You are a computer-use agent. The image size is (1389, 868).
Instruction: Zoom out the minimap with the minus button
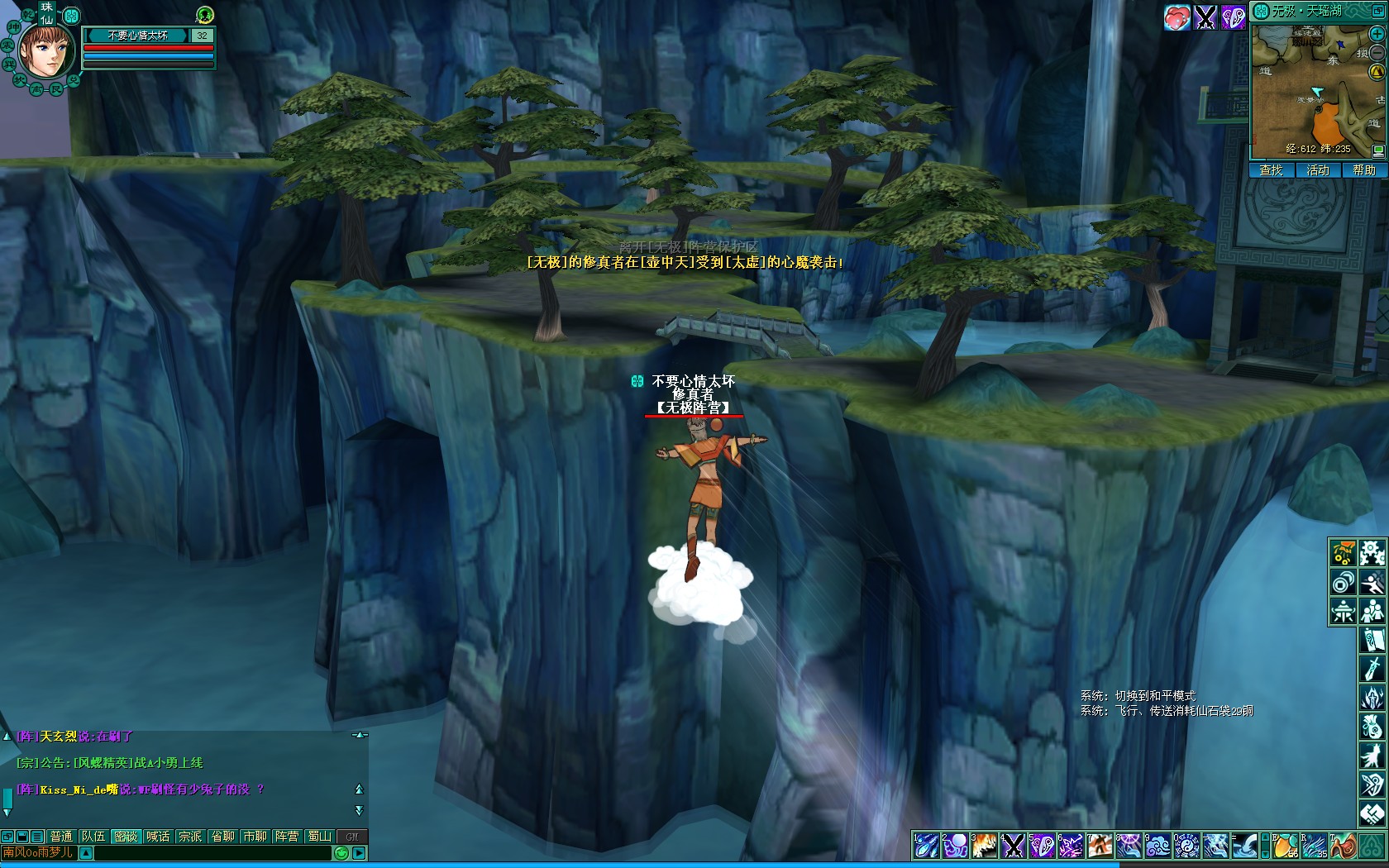point(1377,53)
